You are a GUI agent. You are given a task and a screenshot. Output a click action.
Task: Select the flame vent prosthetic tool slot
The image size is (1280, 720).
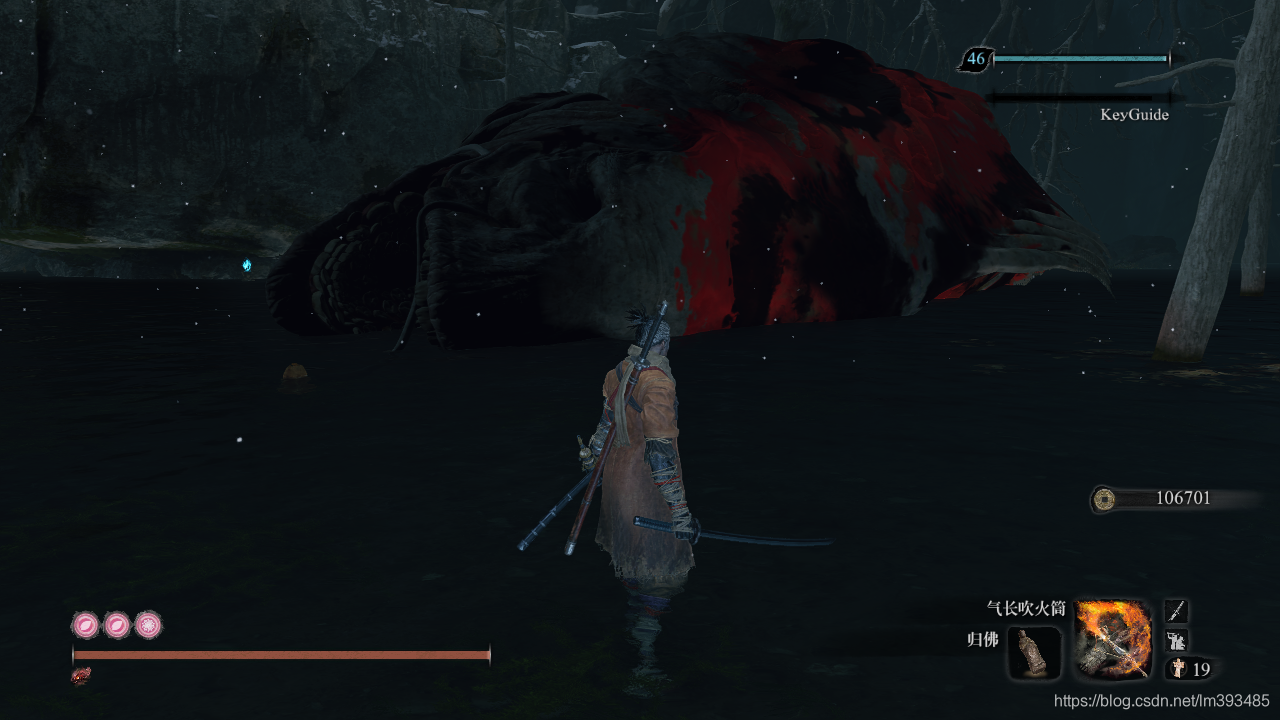[x=1112, y=638]
